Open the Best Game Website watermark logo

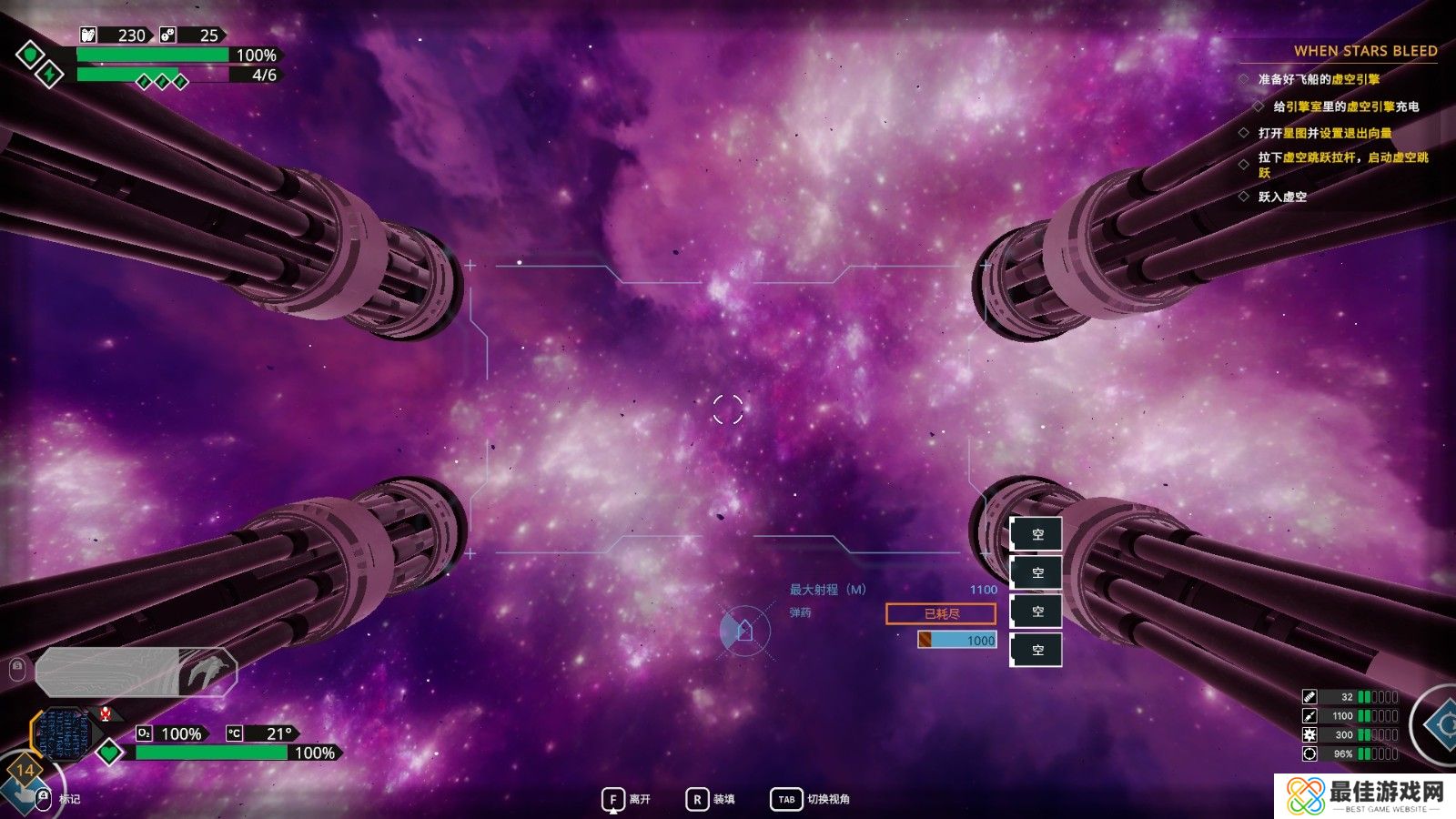click(1365, 795)
